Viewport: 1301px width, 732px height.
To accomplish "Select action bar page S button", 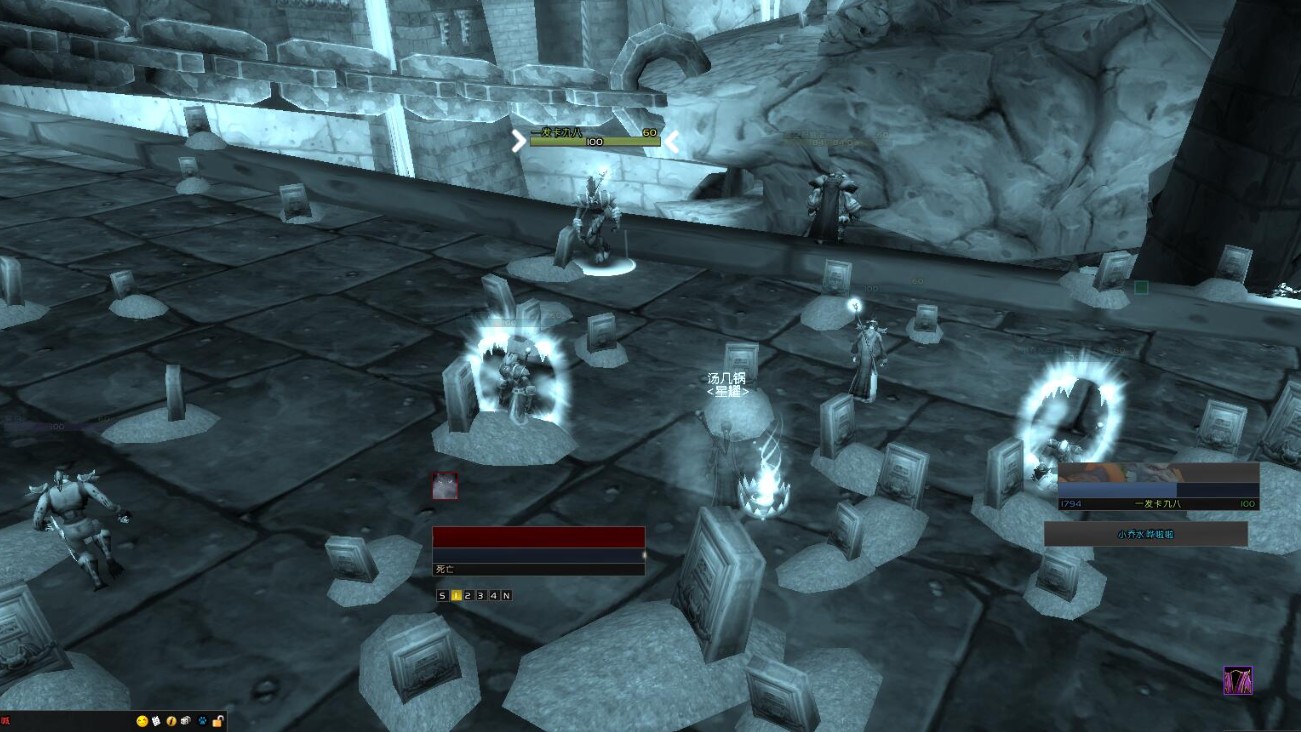I will [443, 596].
